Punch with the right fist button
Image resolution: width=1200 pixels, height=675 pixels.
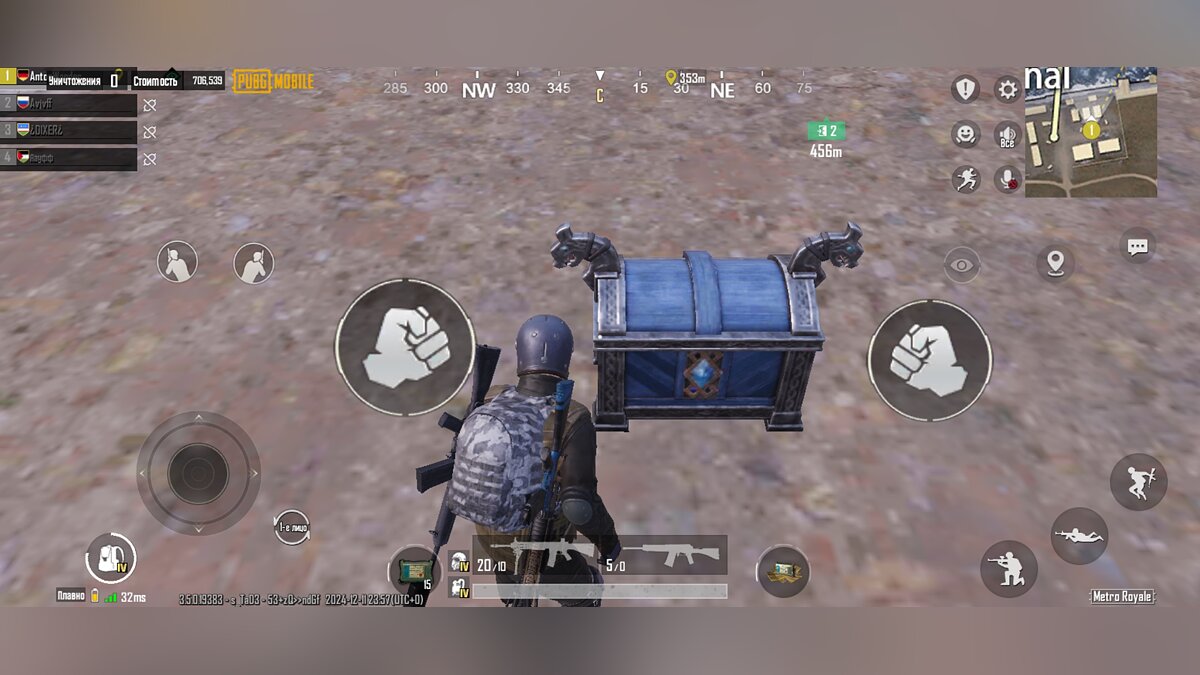pos(929,360)
